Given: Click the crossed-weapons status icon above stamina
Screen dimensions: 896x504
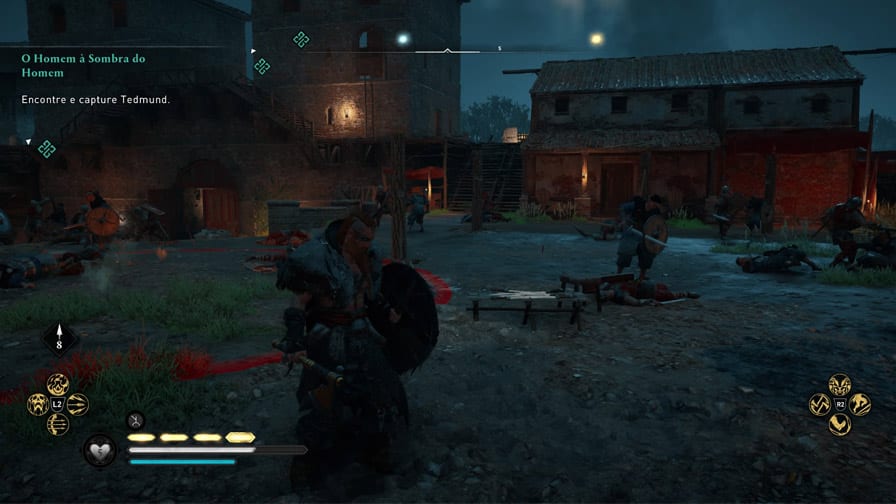Looking at the screenshot, I should [136, 420].
